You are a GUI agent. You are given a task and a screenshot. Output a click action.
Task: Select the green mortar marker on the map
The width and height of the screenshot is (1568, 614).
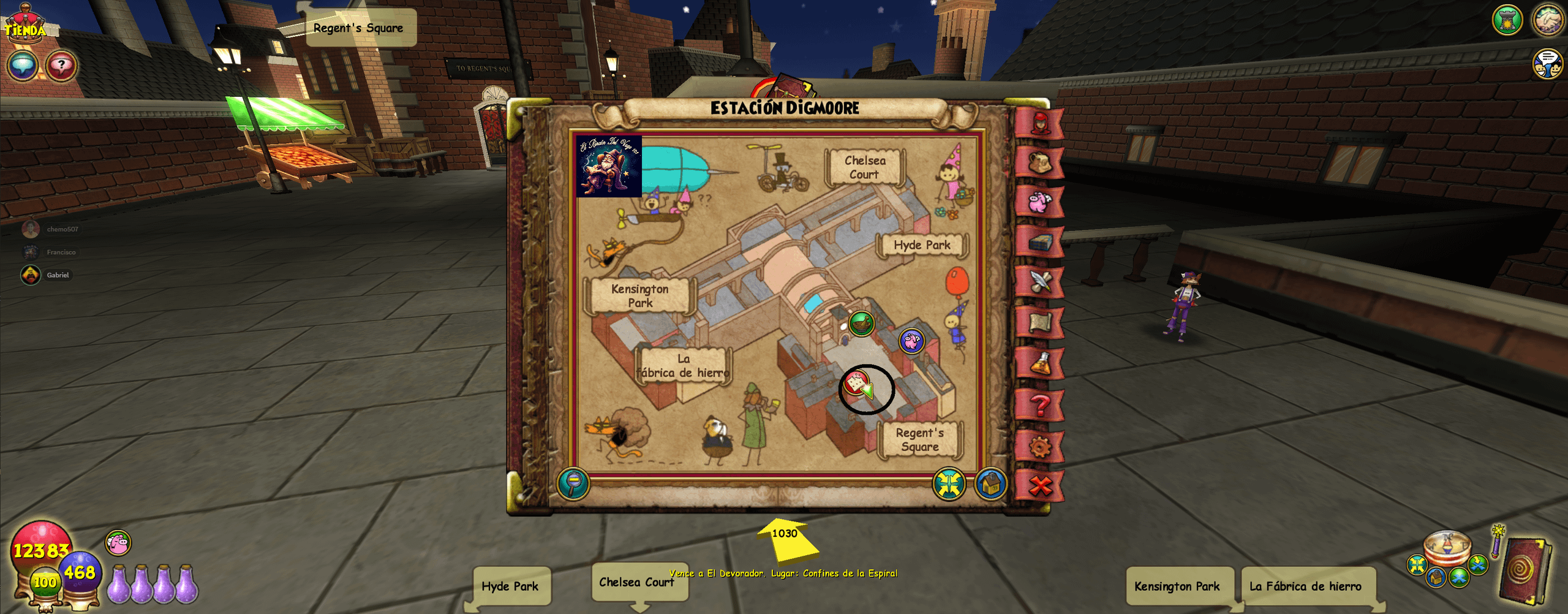point(862,324)
